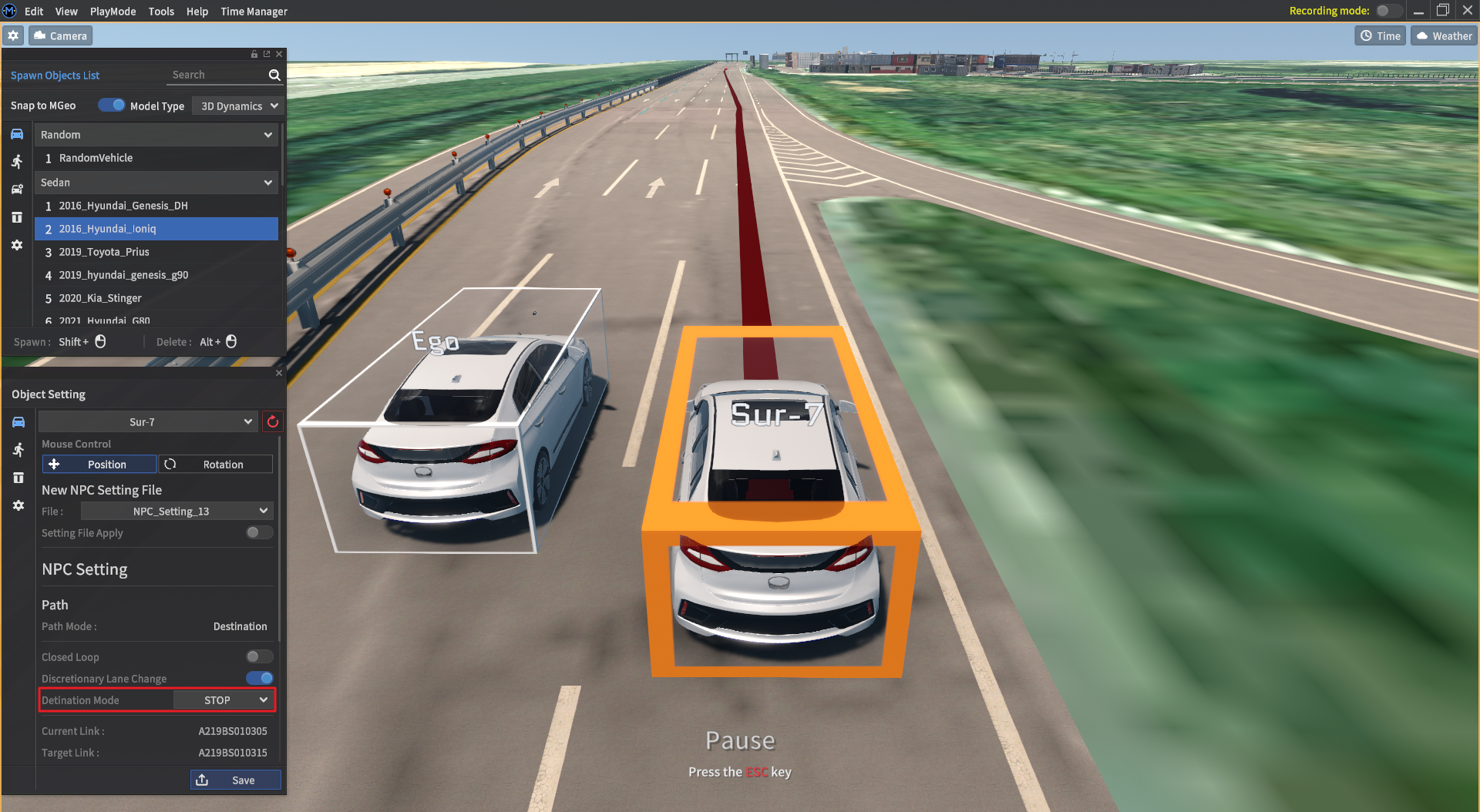Toggle Discretionary Lane Change off
Screen dimensions: 1480x812
click(259, 679)
